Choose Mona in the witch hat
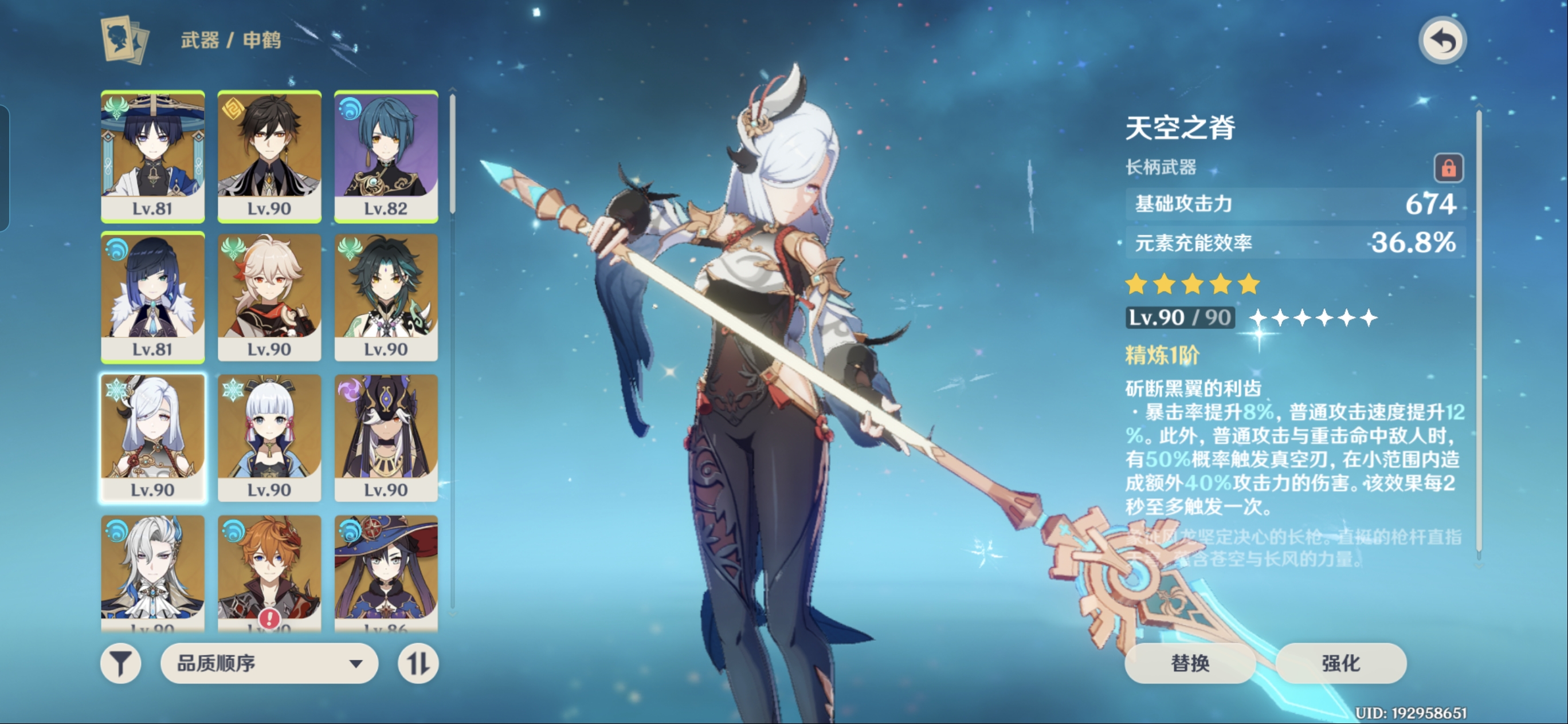This screenshot has width=1568, height=724. point(386,570)
